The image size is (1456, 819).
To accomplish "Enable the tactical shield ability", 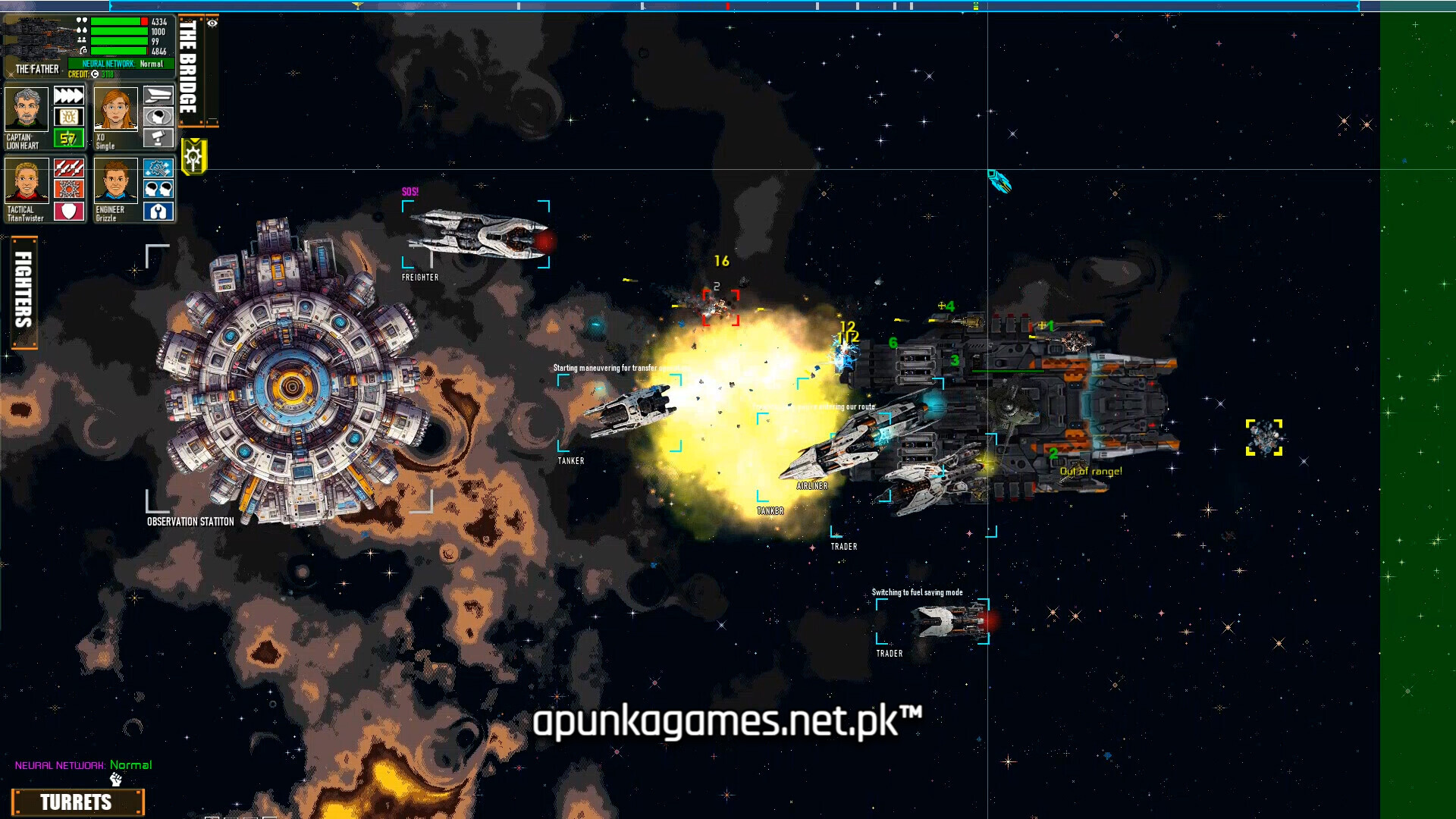I will coord(68,211).
